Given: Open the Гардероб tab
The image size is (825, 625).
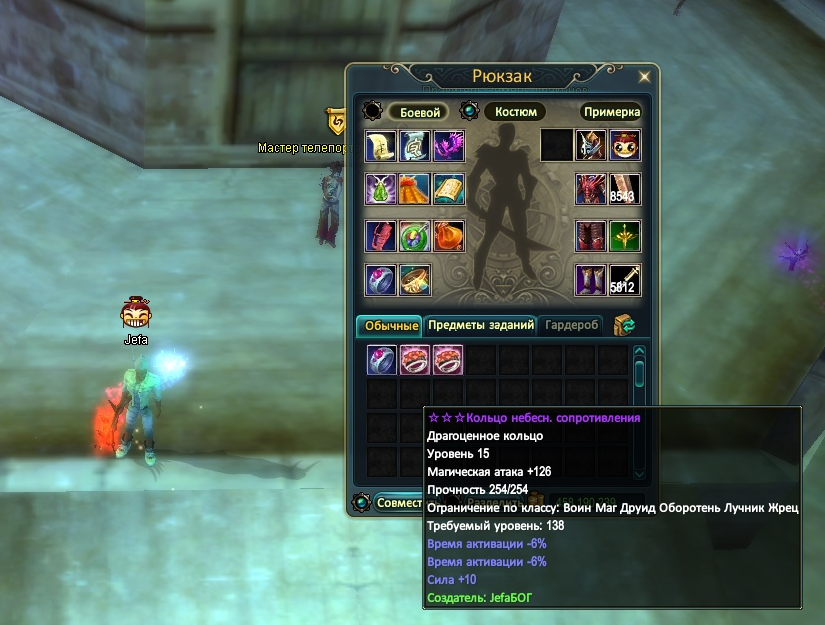Looking at the screenshot, I should point(571,326).
